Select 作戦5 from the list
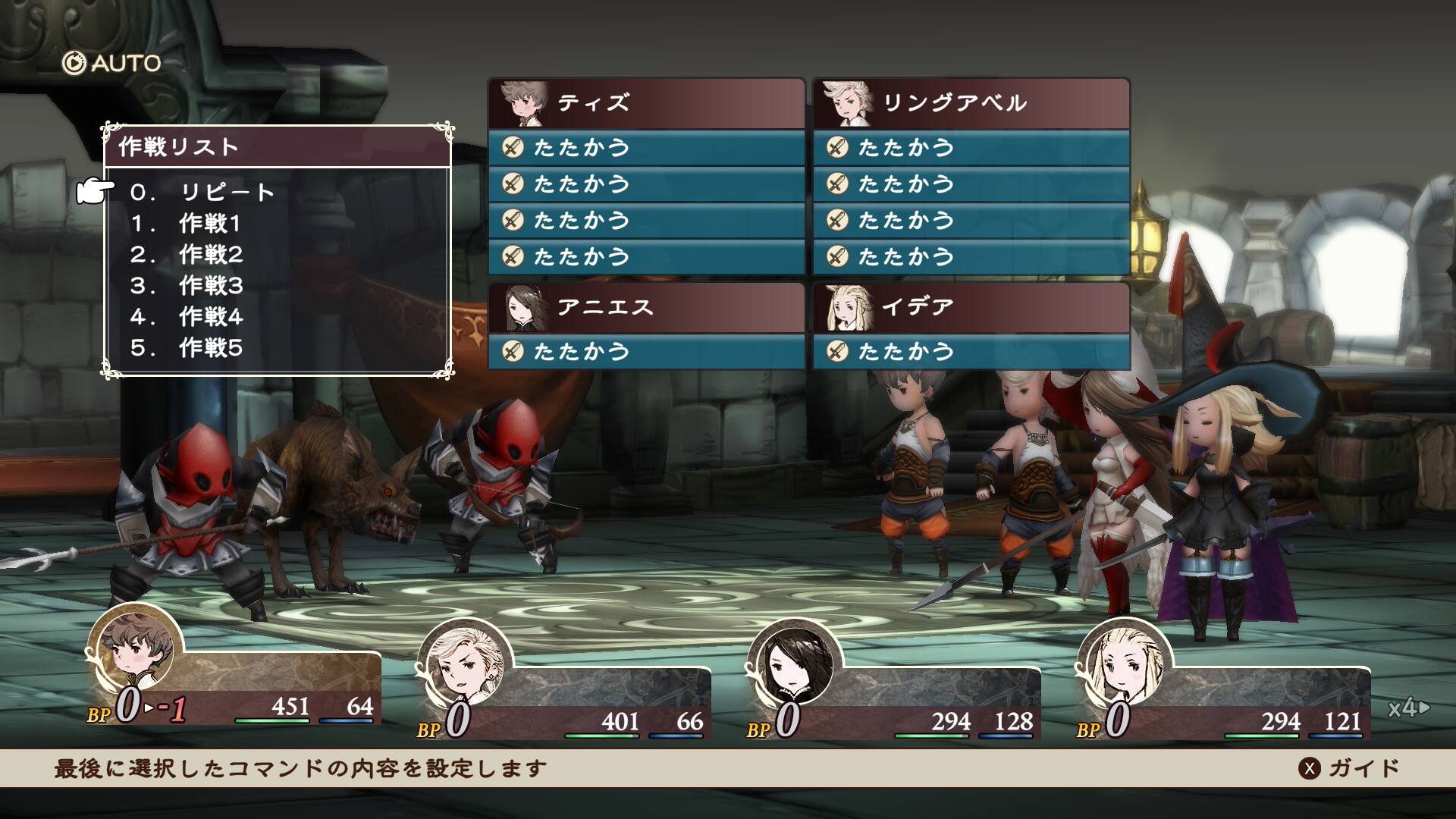Image resolution: width=1456 pixels, height=819 pixels. point(210,348)
